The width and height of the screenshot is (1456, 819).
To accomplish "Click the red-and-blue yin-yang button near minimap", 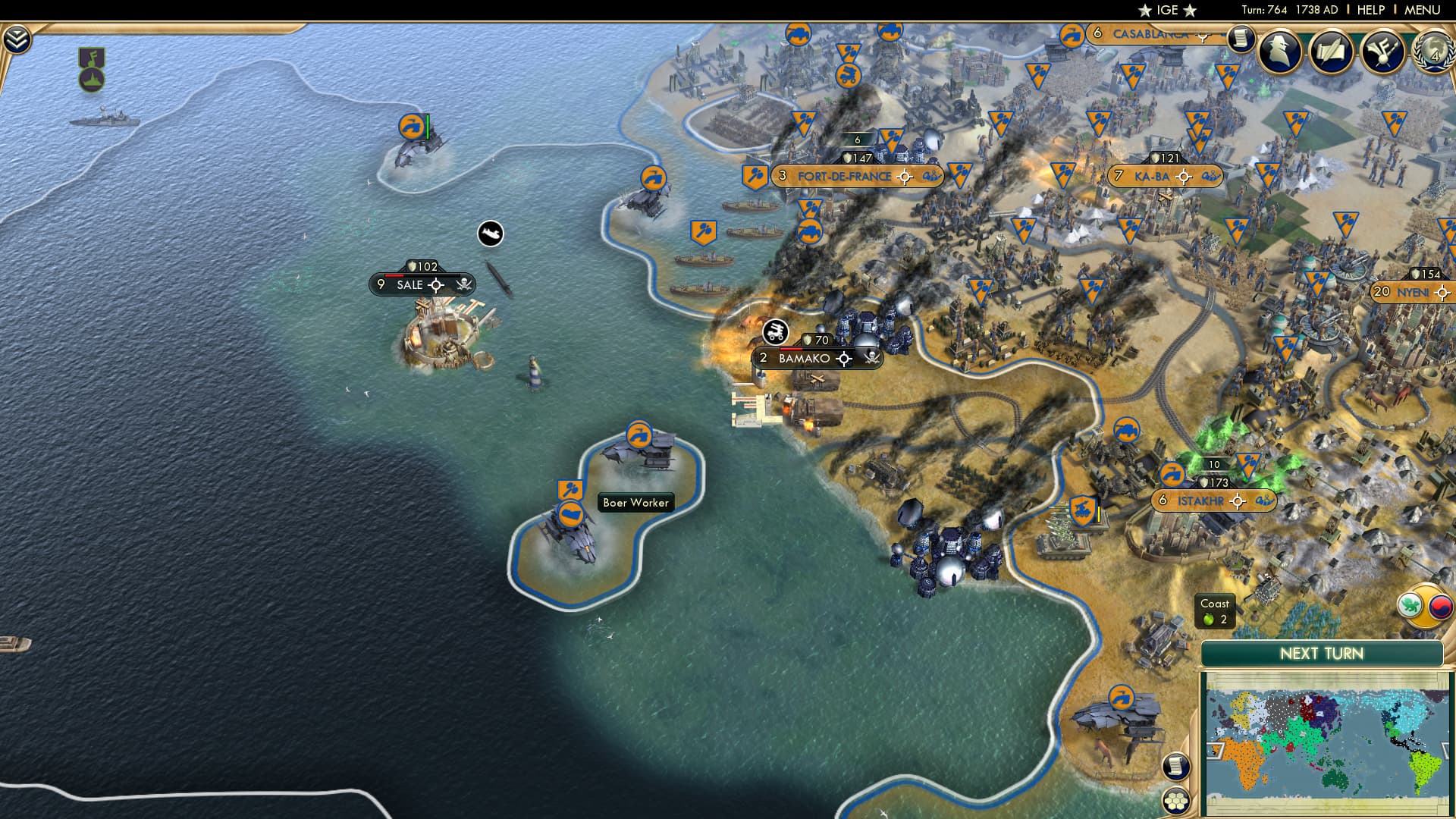I will pyautogui.click(x=1440, y=607).
